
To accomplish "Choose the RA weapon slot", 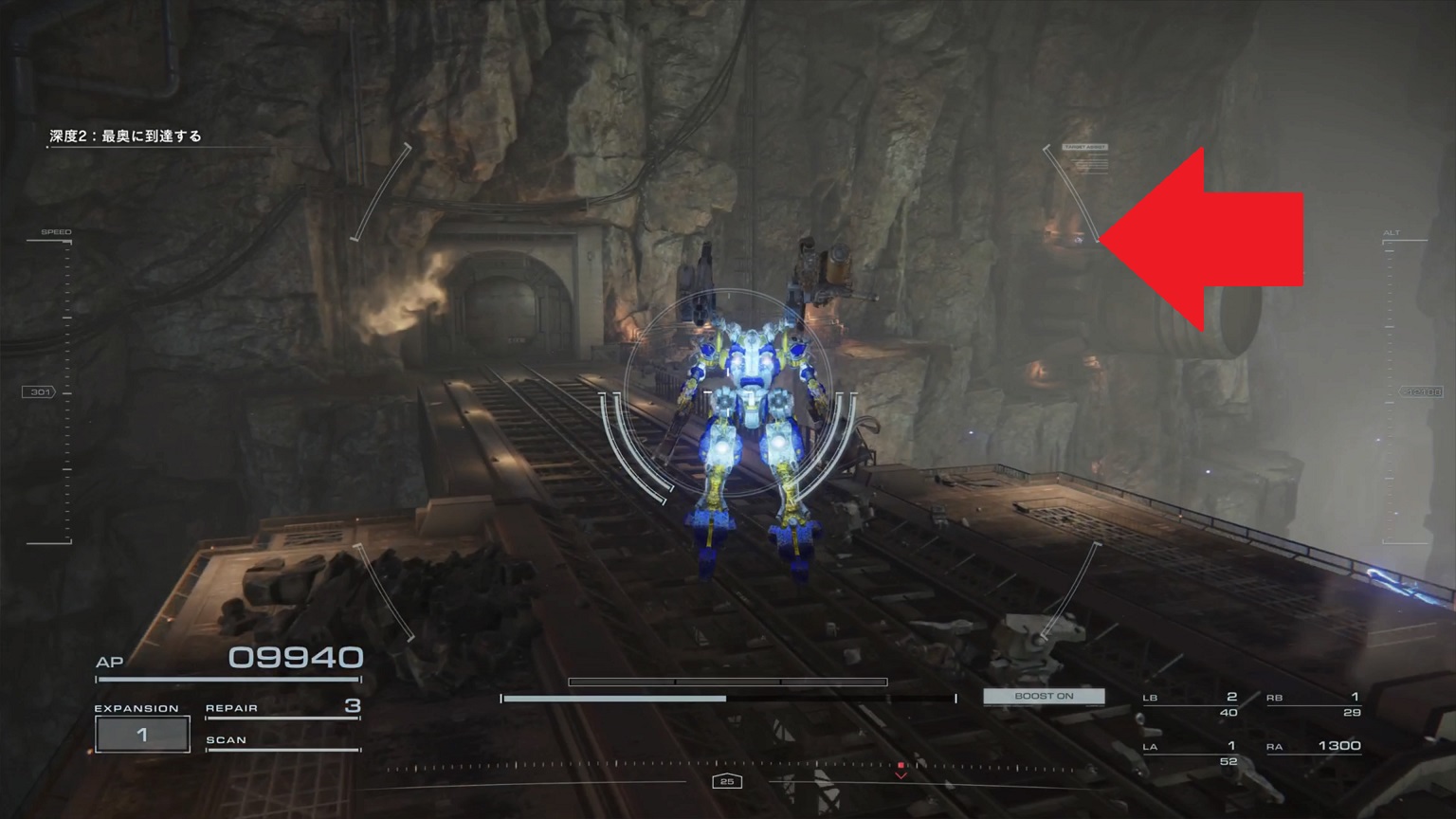I will tap(1314, 747).
